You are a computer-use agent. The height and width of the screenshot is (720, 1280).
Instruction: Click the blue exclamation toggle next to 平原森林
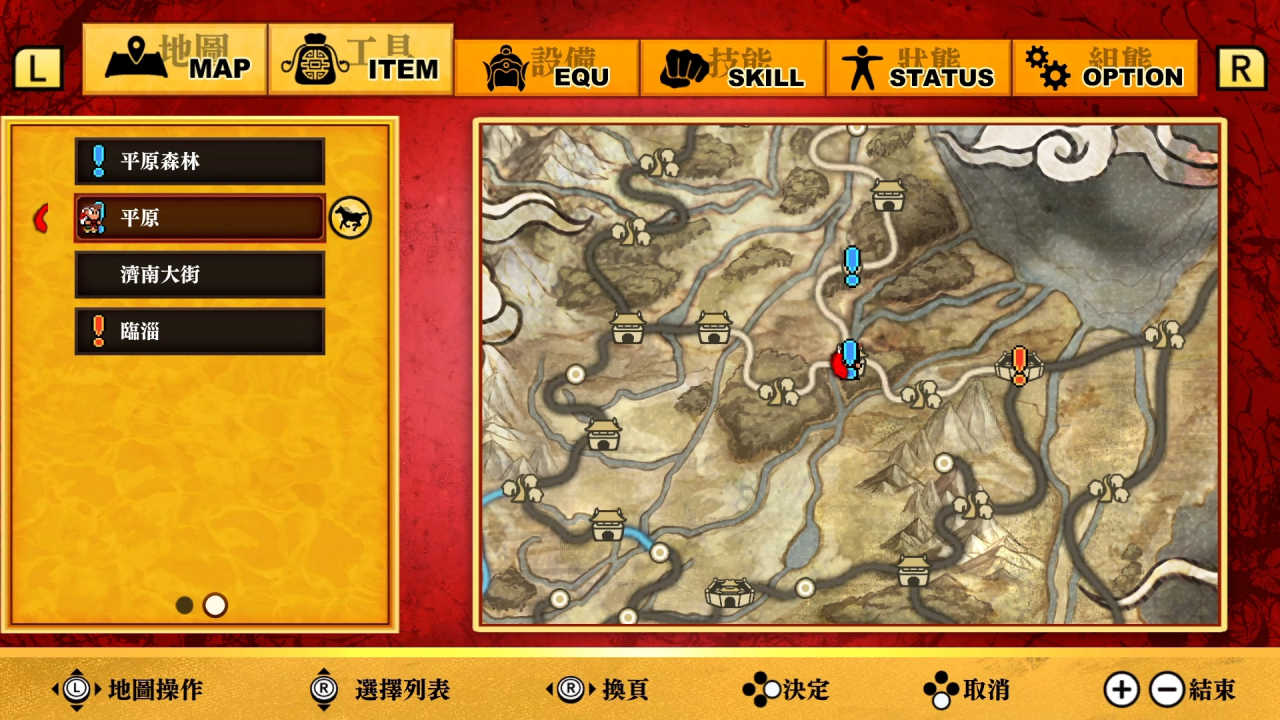coord(97,160)
